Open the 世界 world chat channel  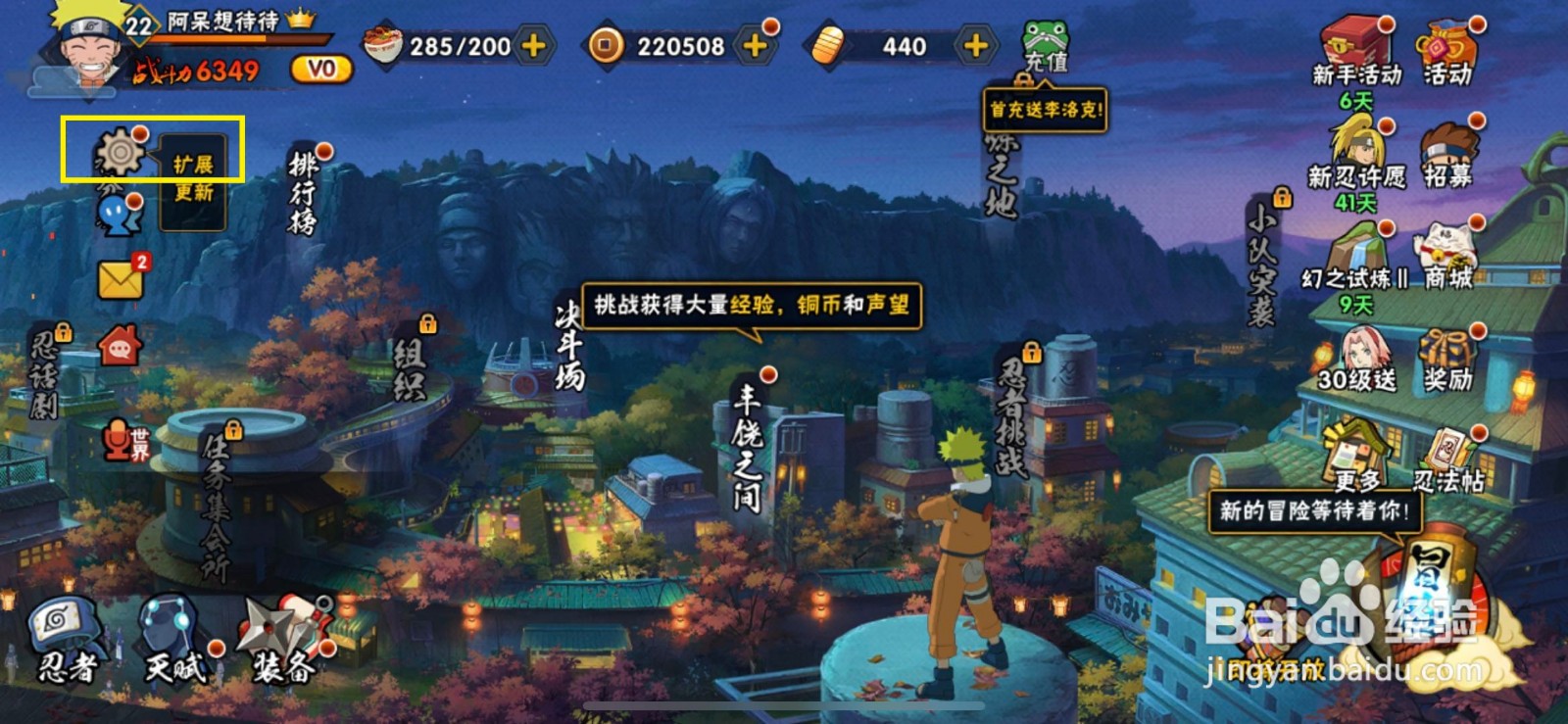coord(115,442)
